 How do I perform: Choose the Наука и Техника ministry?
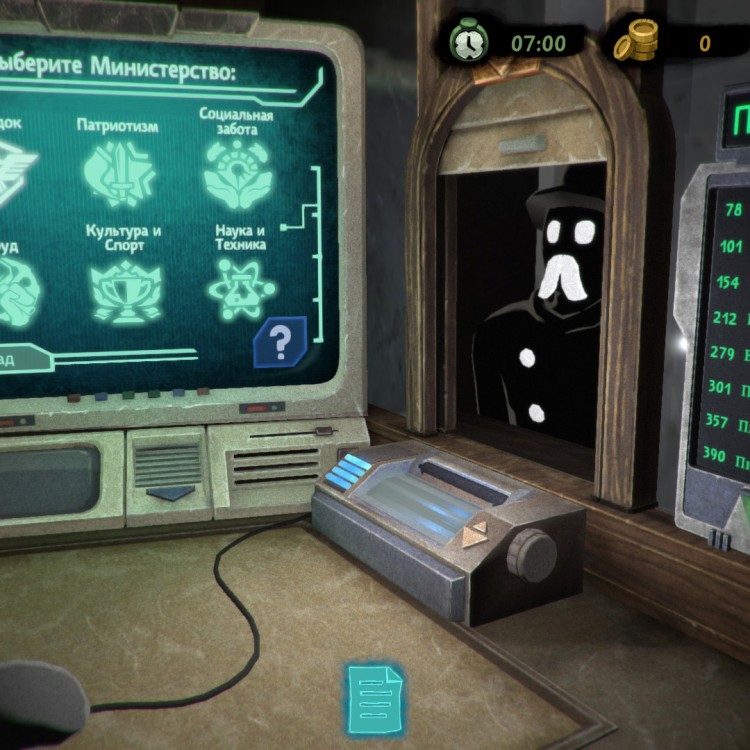240,288
